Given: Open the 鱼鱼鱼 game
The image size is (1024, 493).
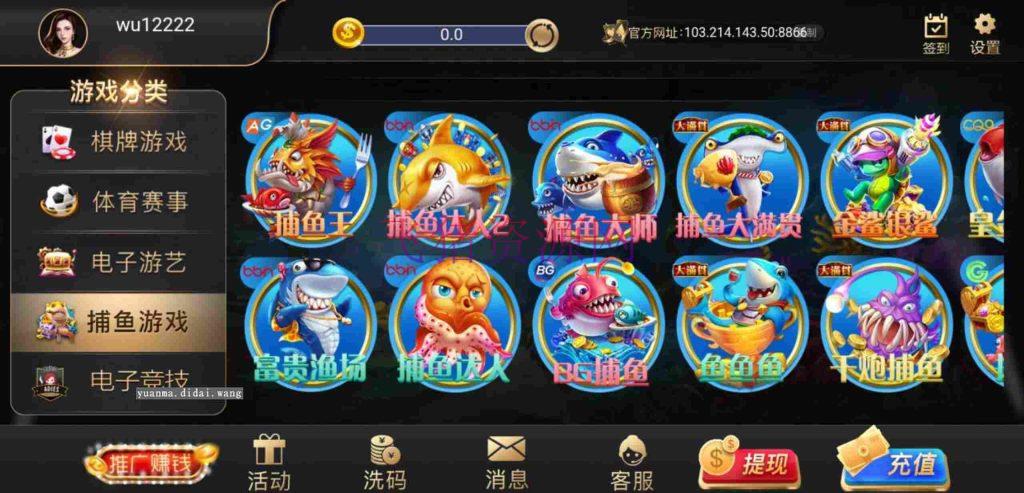Looking at the screenshot, I should (741, 322).
